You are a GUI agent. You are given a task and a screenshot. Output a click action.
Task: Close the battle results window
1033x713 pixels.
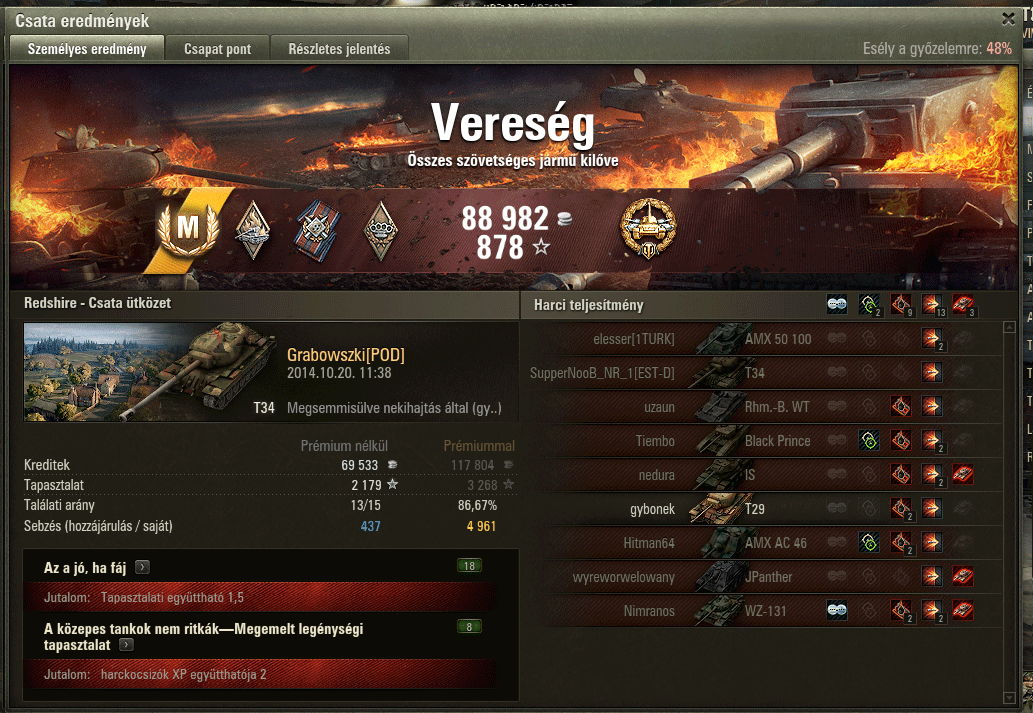tap(1008, 18)
